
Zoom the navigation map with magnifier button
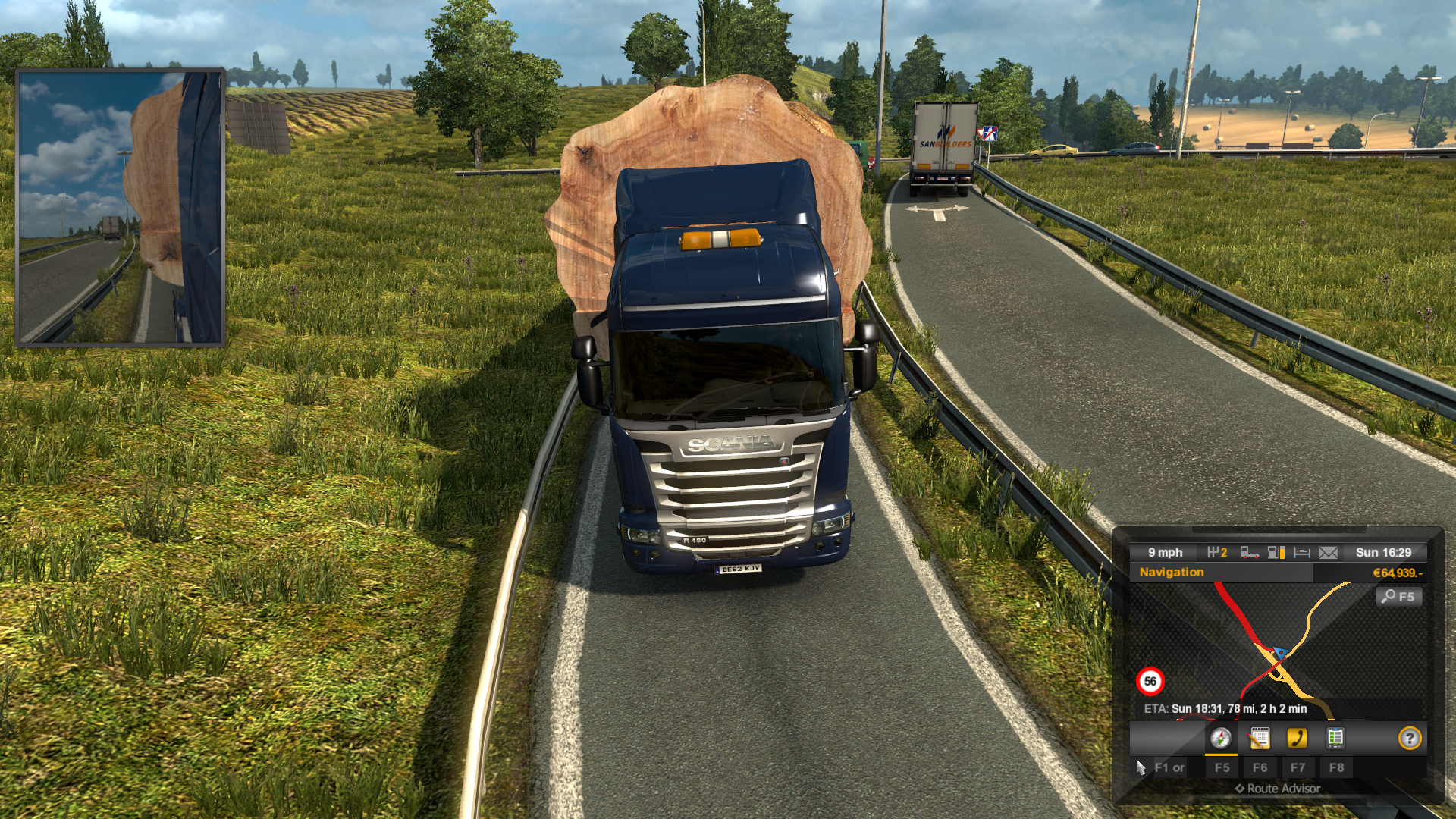click(1398, 597)
